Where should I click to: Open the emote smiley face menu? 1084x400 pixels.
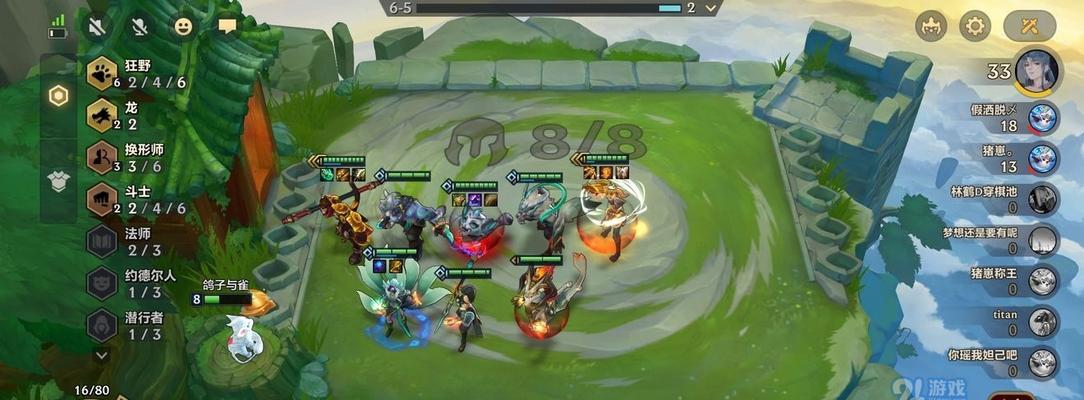pyautogui.click(x=183, y=27)
